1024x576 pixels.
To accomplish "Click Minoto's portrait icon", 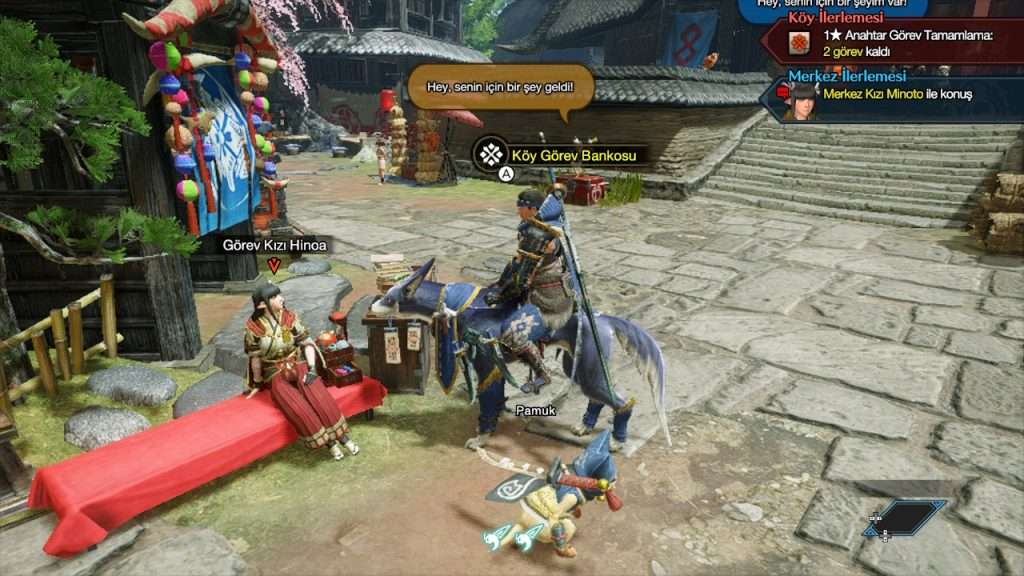I will click(801, 100).
